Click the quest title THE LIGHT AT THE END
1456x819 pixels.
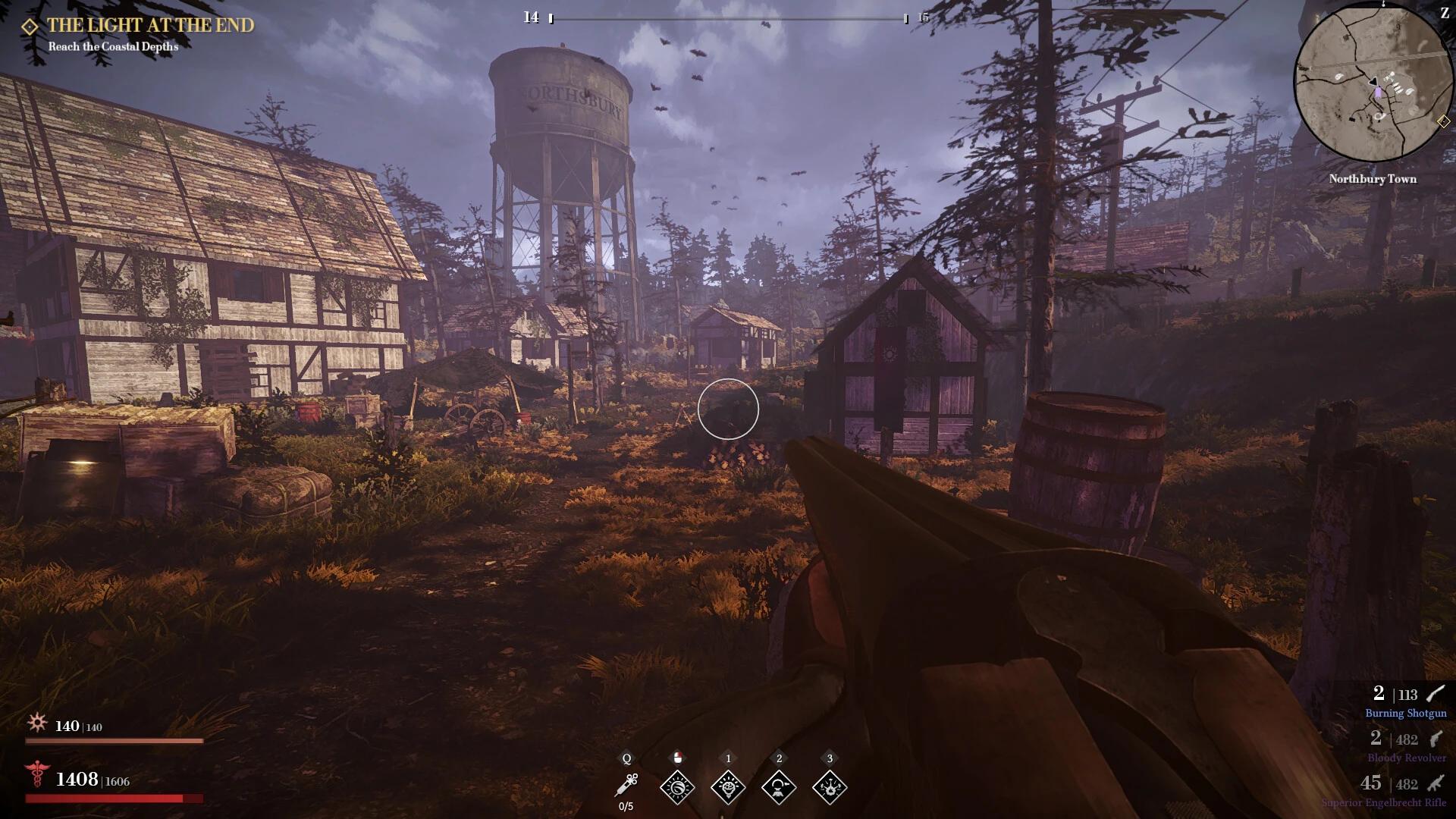coord(152,24)
